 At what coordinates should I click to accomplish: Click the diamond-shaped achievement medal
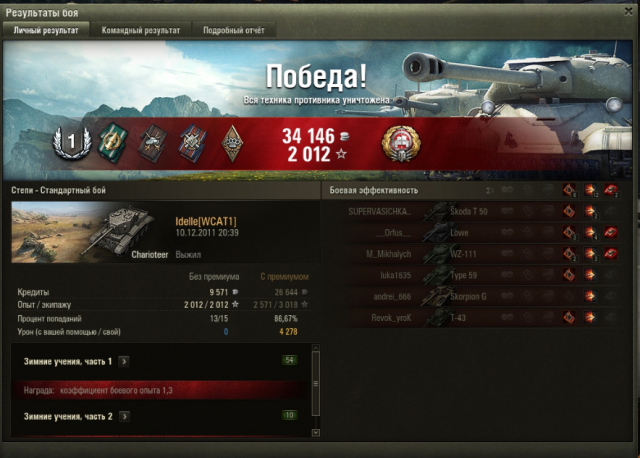tap(230, 142)
